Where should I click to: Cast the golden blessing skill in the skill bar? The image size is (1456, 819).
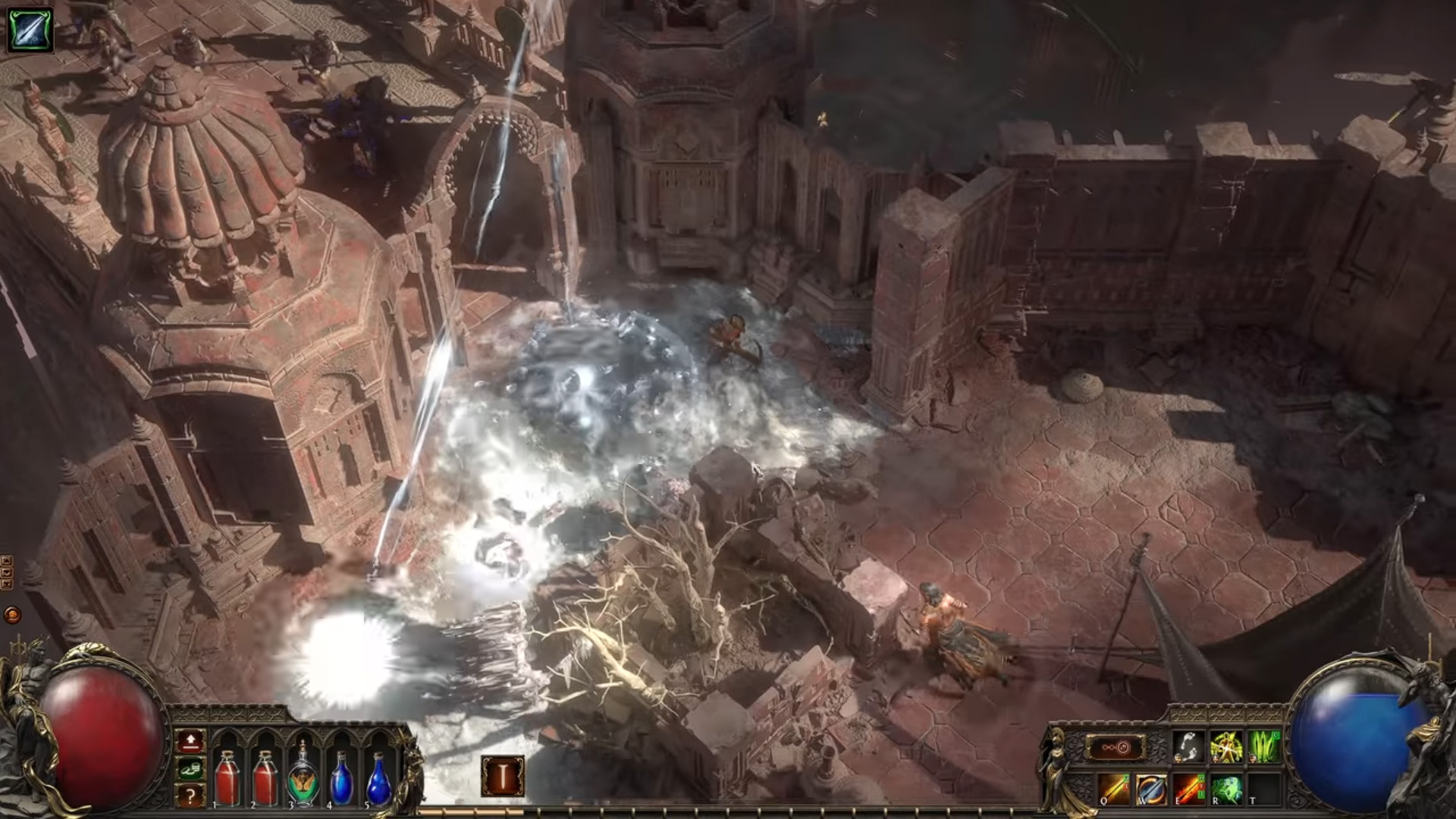tap(1226, 746)
